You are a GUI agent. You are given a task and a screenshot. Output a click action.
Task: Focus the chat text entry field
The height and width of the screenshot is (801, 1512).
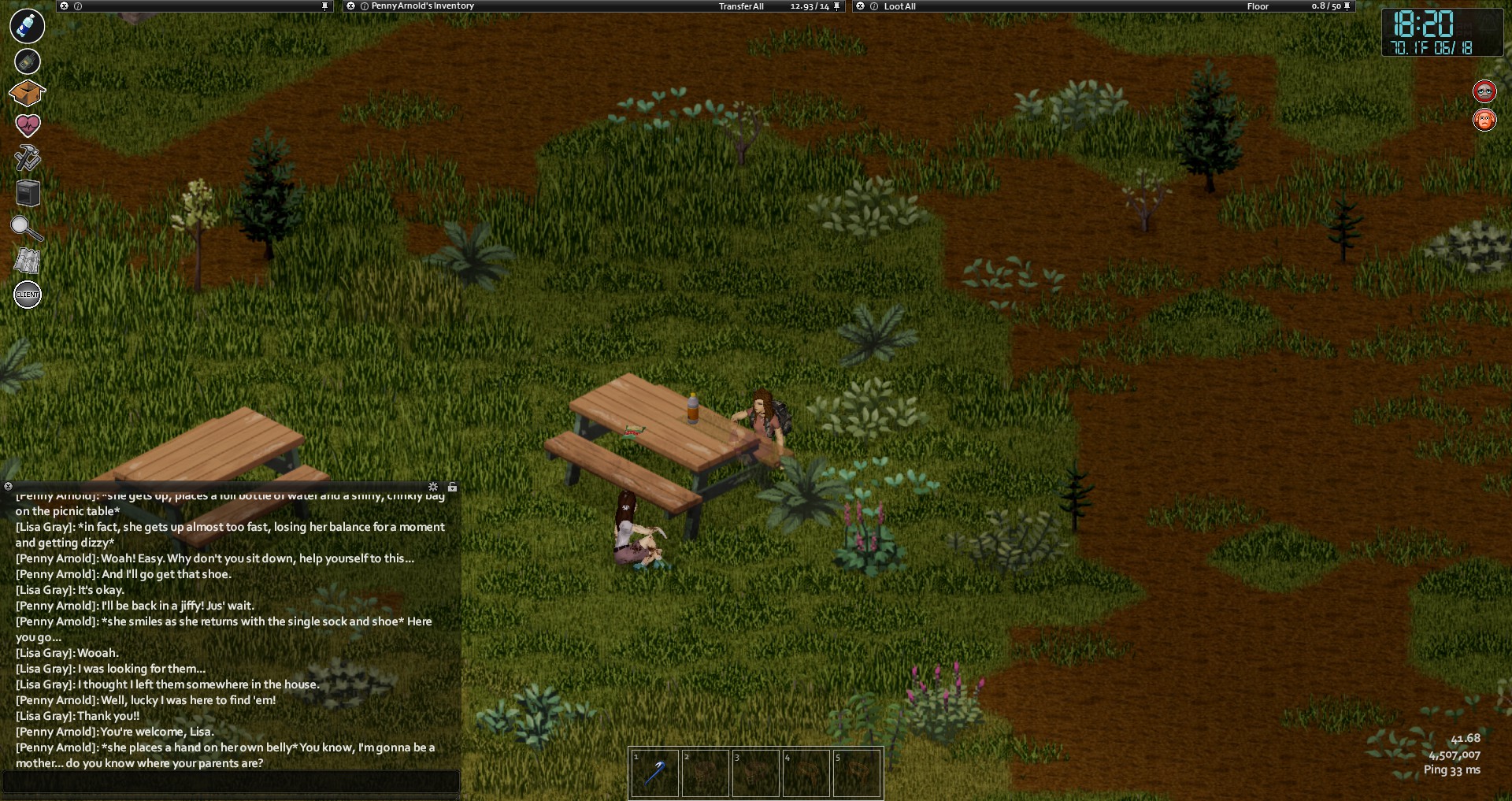pos(230,781)
